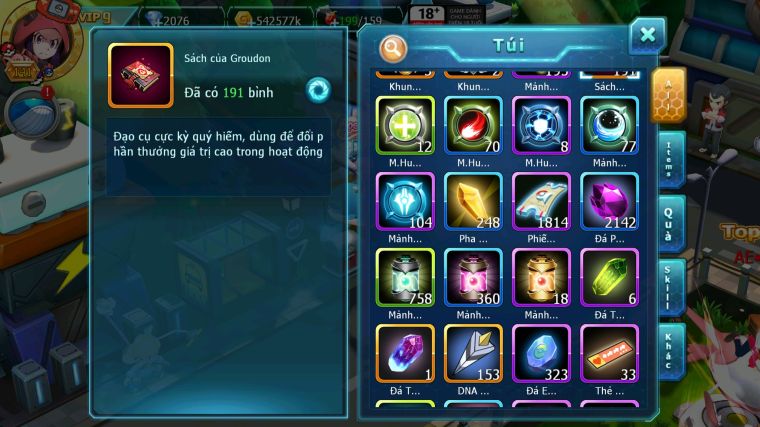The width and height of the screenshot is (760, 427).
Task: Select the green canister with 758
Action: (405, 277)
